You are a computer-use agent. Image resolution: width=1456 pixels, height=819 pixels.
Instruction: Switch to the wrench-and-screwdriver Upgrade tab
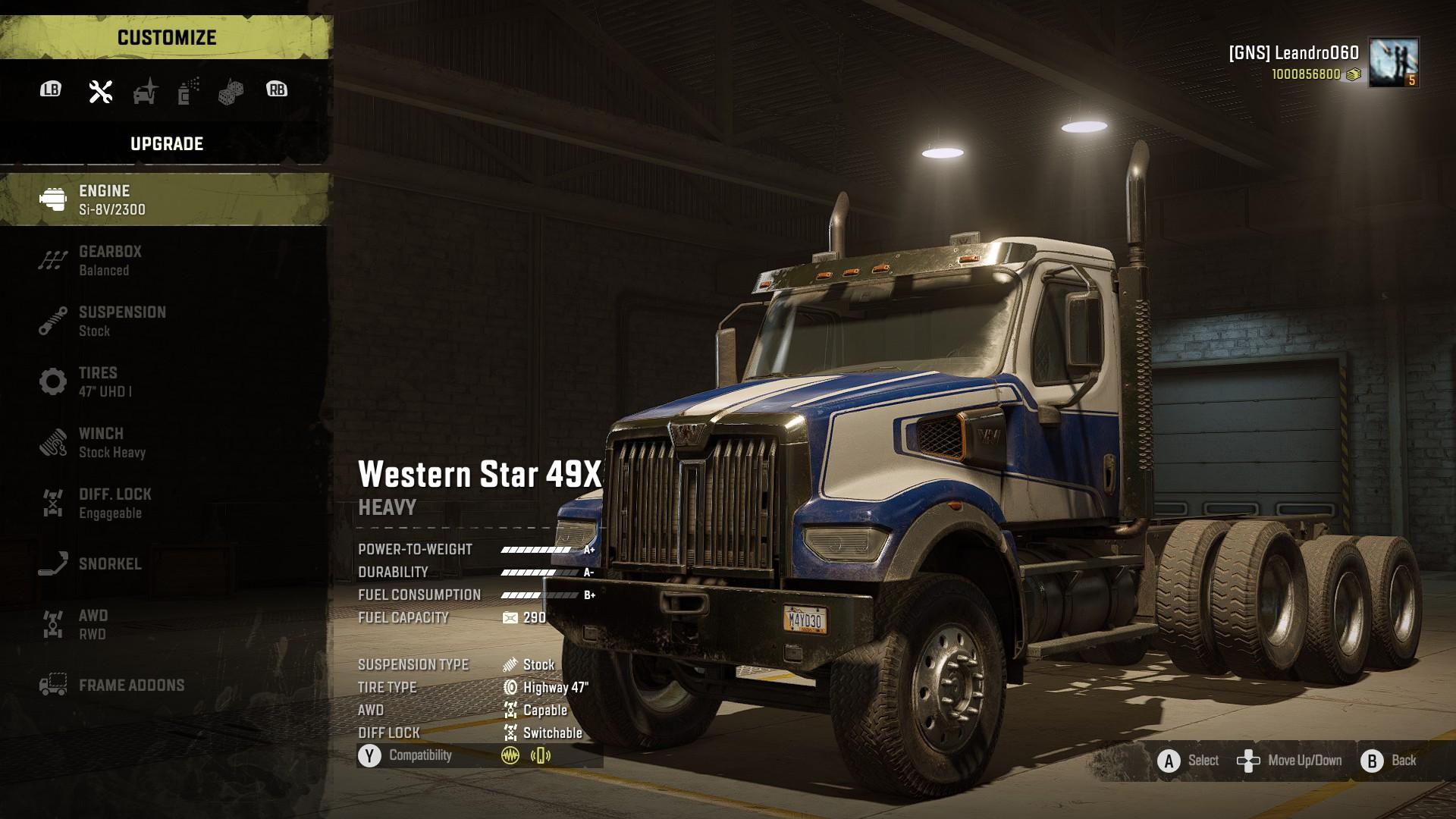pos(101,91)
